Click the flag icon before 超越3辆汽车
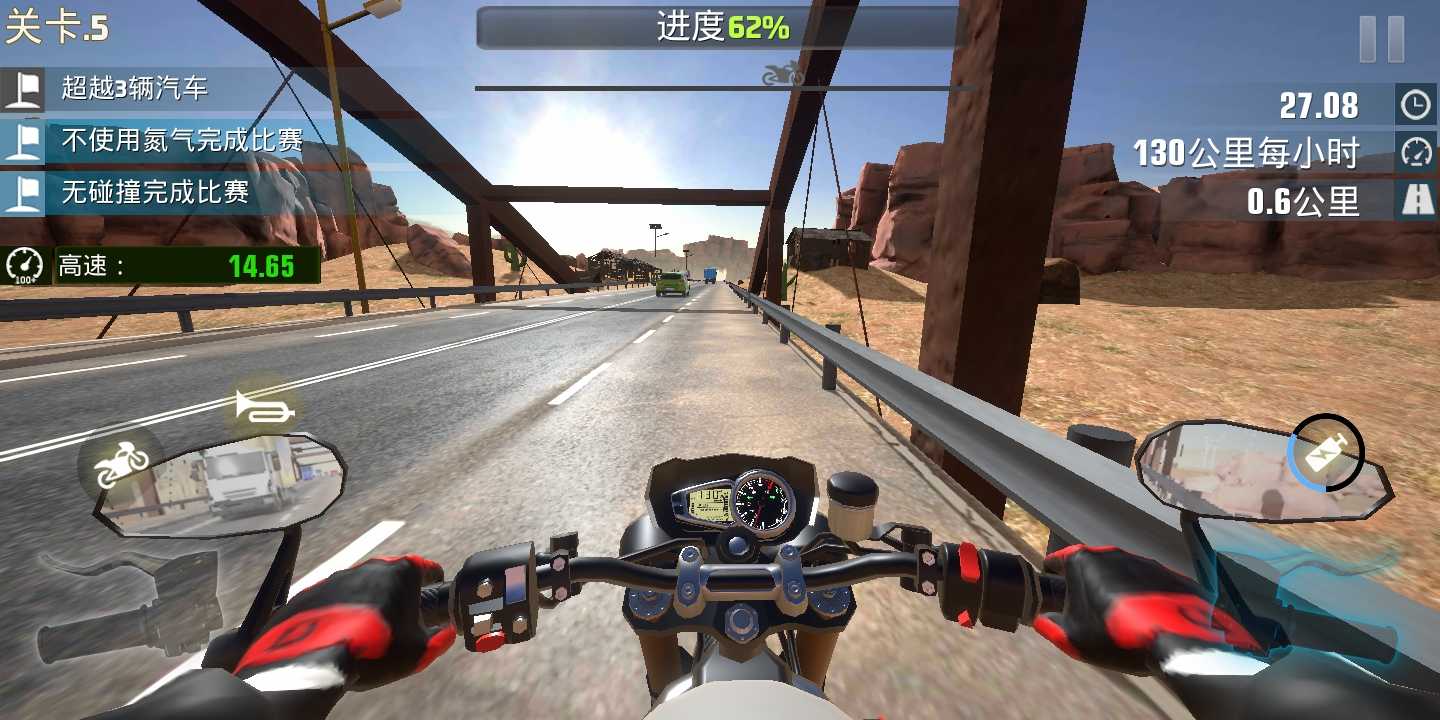 coord(26,91)
